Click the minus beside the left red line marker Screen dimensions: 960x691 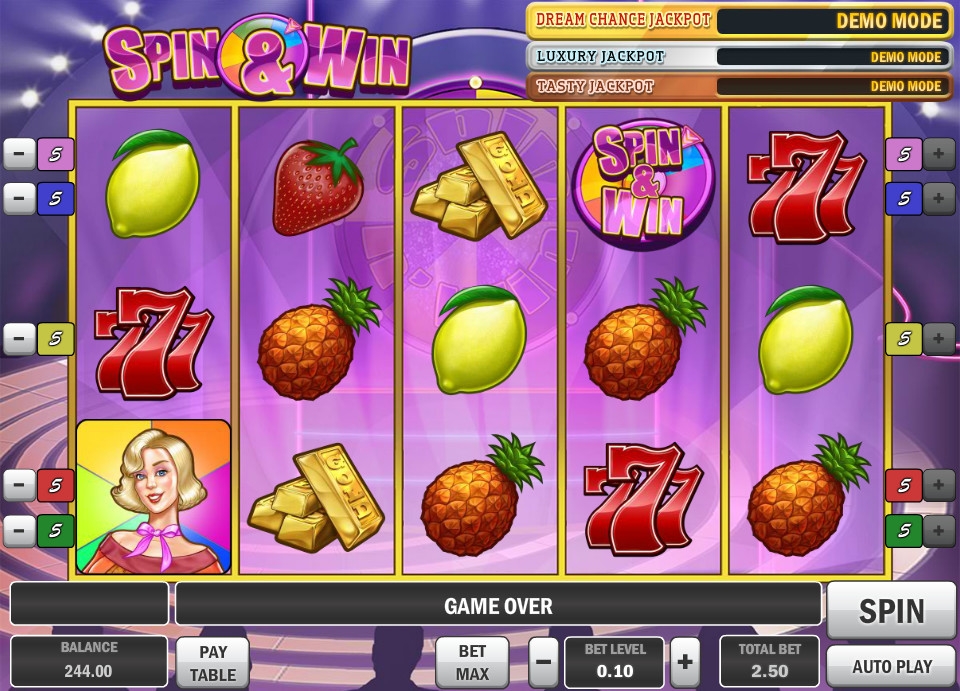tap(19, 486)
